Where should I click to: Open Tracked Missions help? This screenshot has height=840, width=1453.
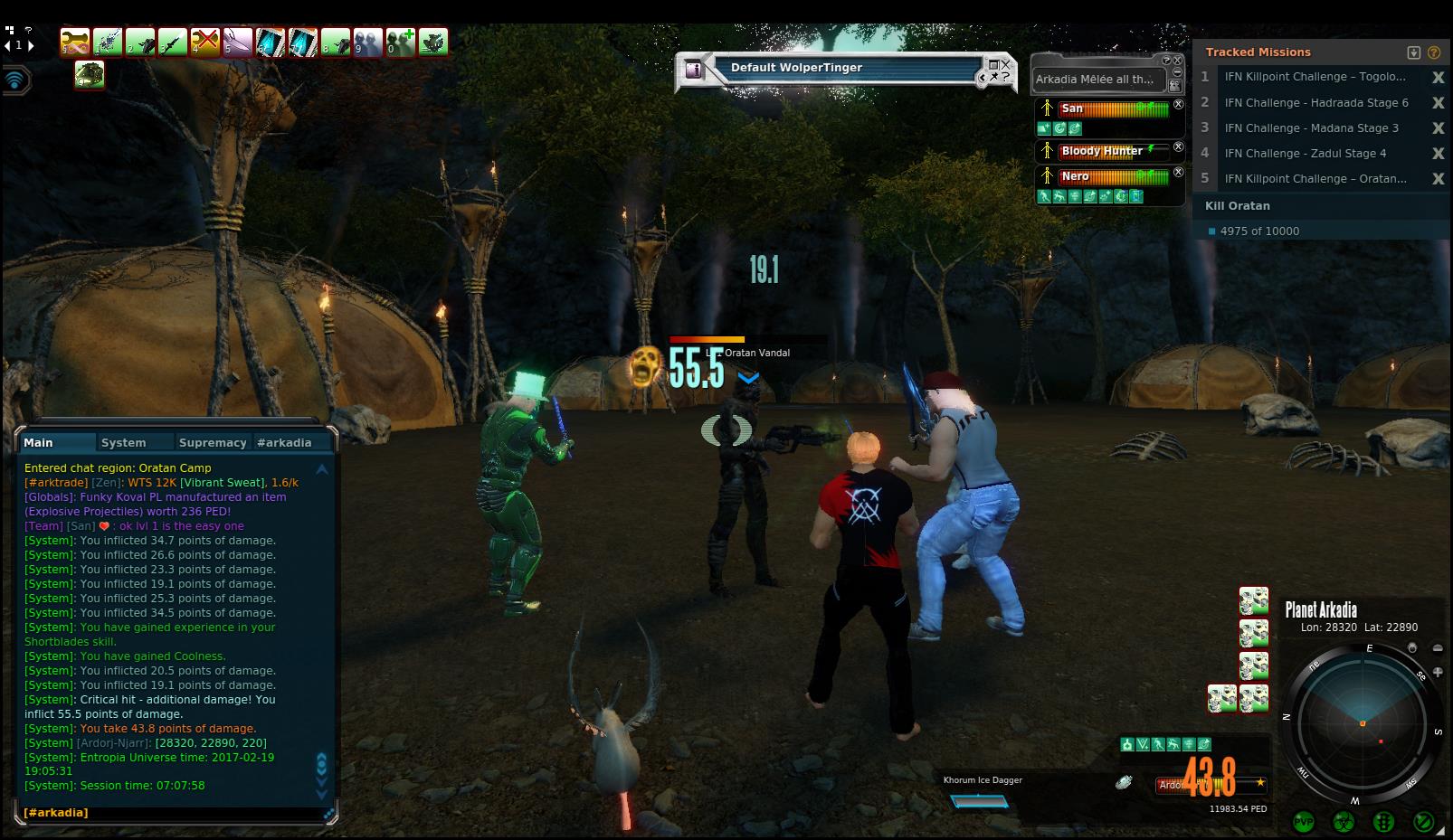tap(1434, 52)
